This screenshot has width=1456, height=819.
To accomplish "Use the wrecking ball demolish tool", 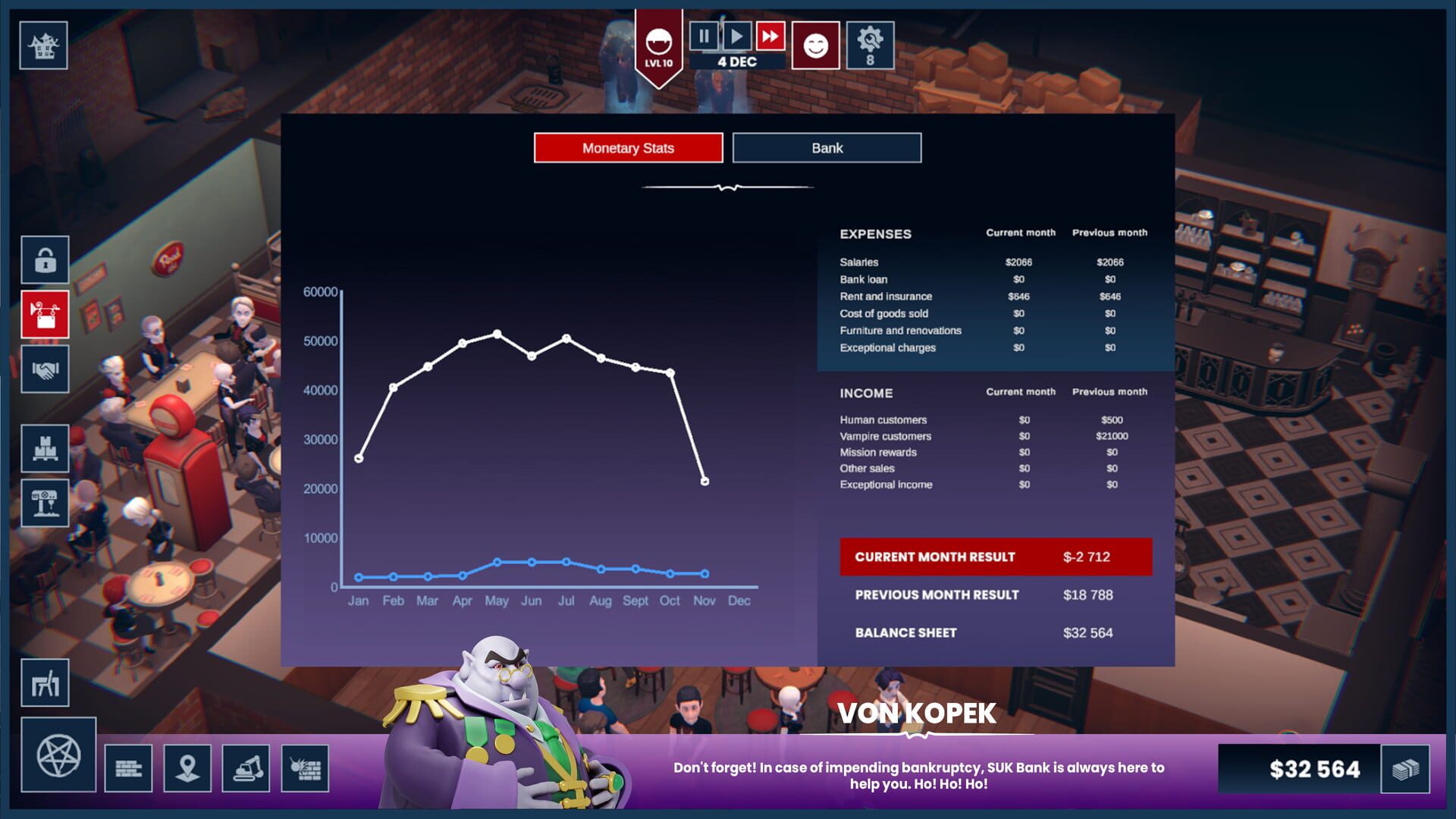I will point(304,767).
